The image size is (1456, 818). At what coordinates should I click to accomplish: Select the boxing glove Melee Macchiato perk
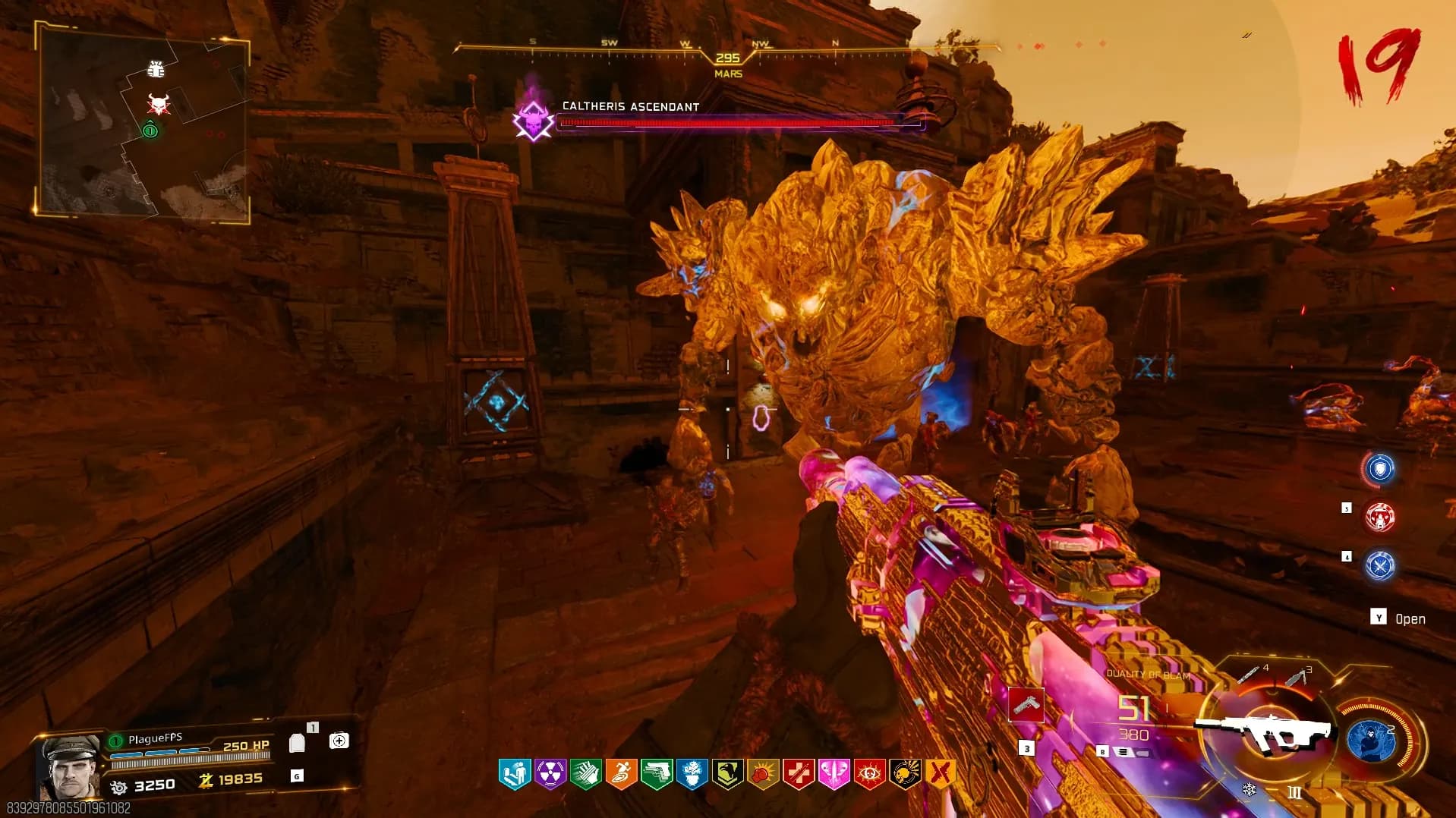click(x=763, y=774)
